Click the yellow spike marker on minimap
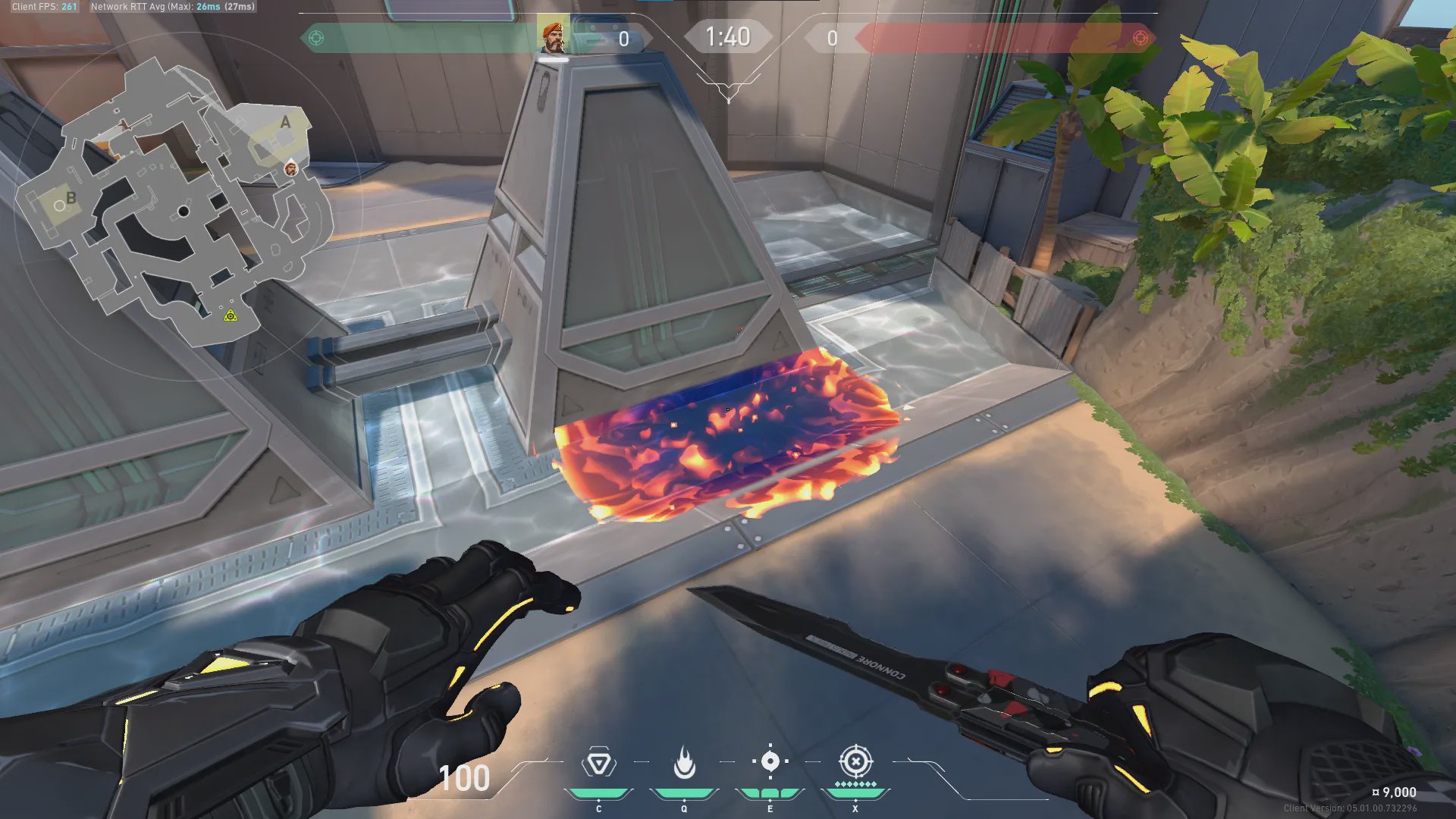Image resolution: width=1456 pixels, height=819 pixels. pyautogui.click(x=231, y=315)
